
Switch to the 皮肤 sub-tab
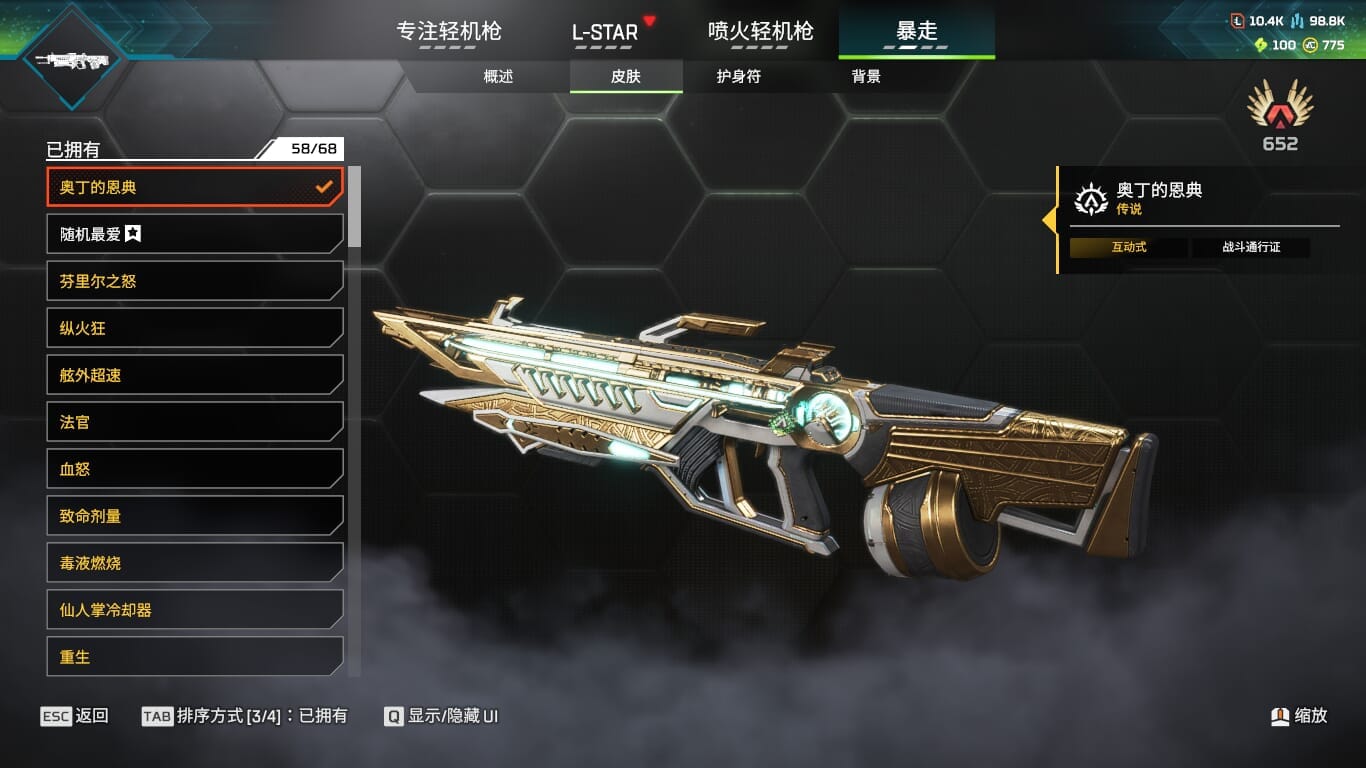click(626, 76)
